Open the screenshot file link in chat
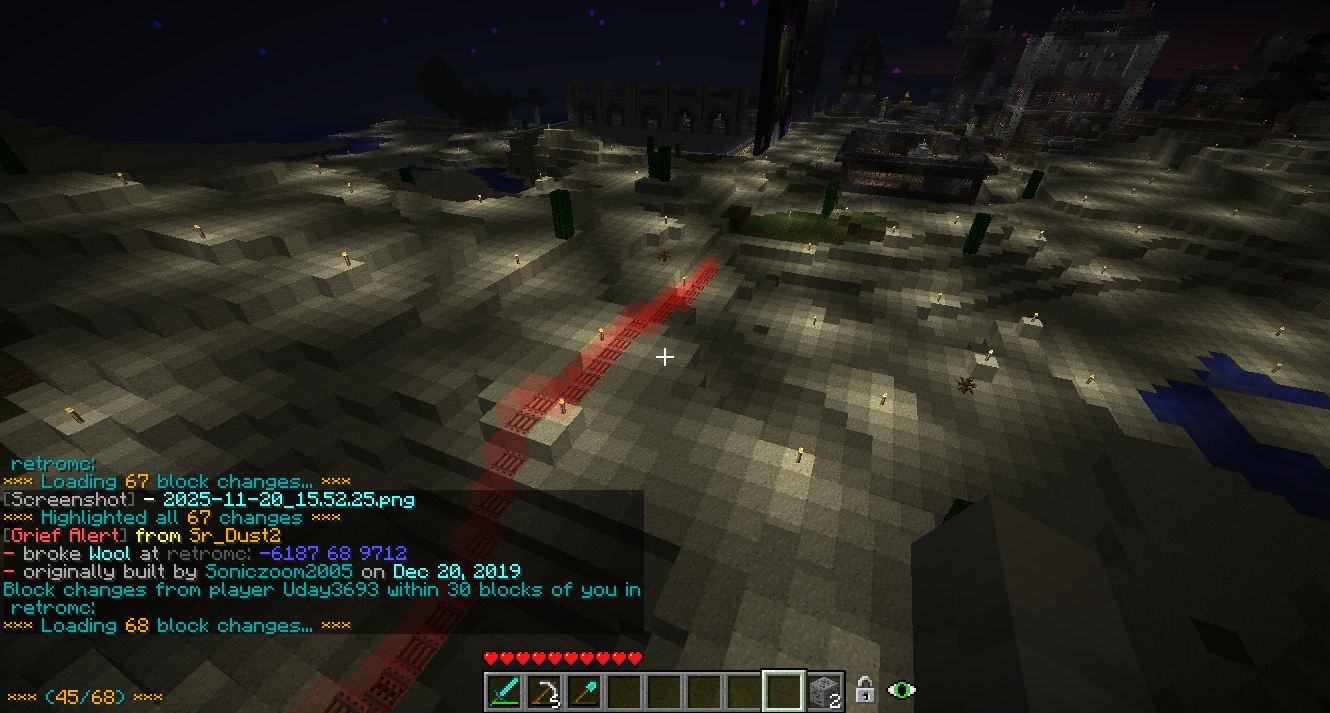 288,499
